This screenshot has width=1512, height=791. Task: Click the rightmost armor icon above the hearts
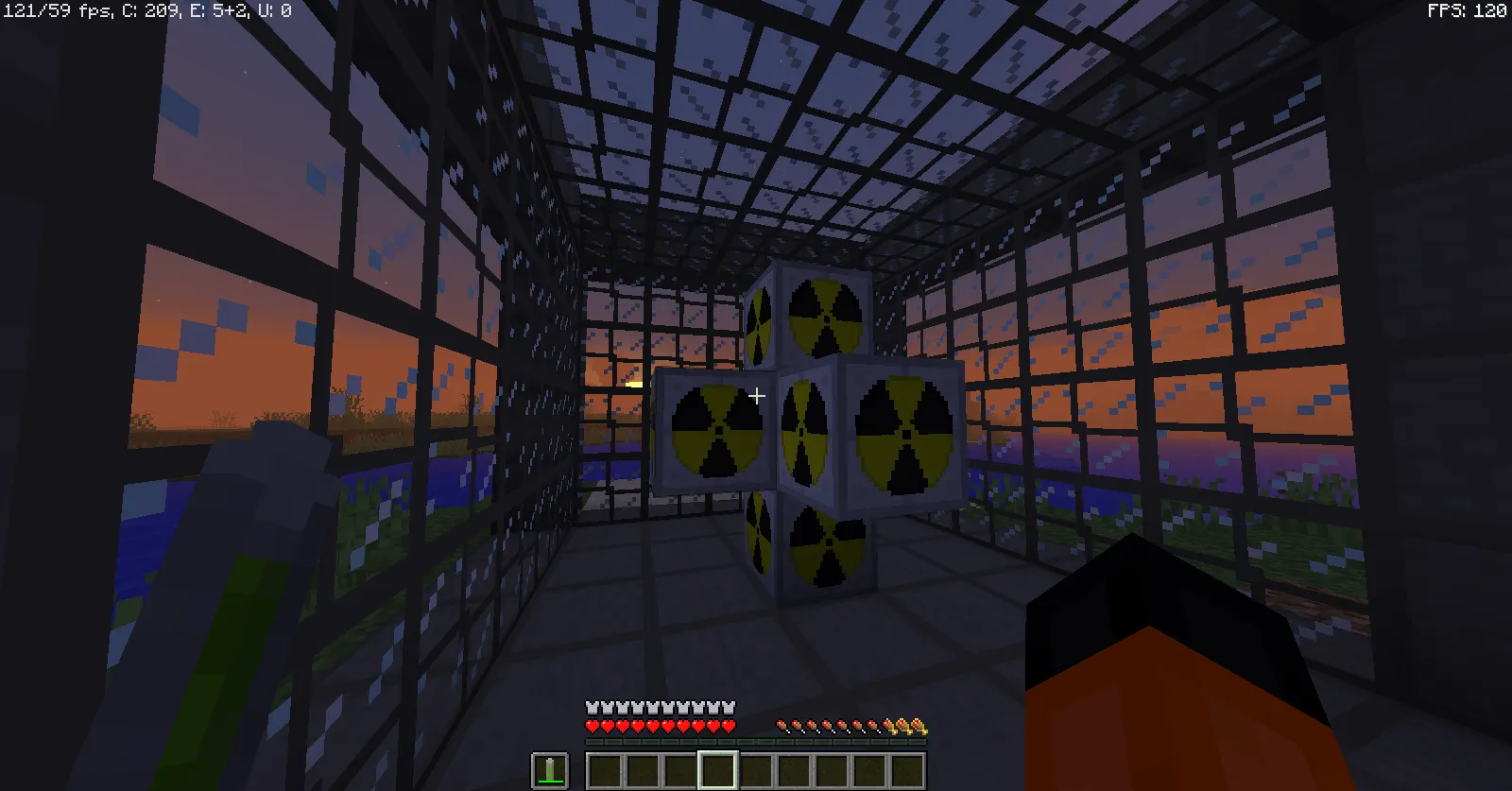click(730, 706)
